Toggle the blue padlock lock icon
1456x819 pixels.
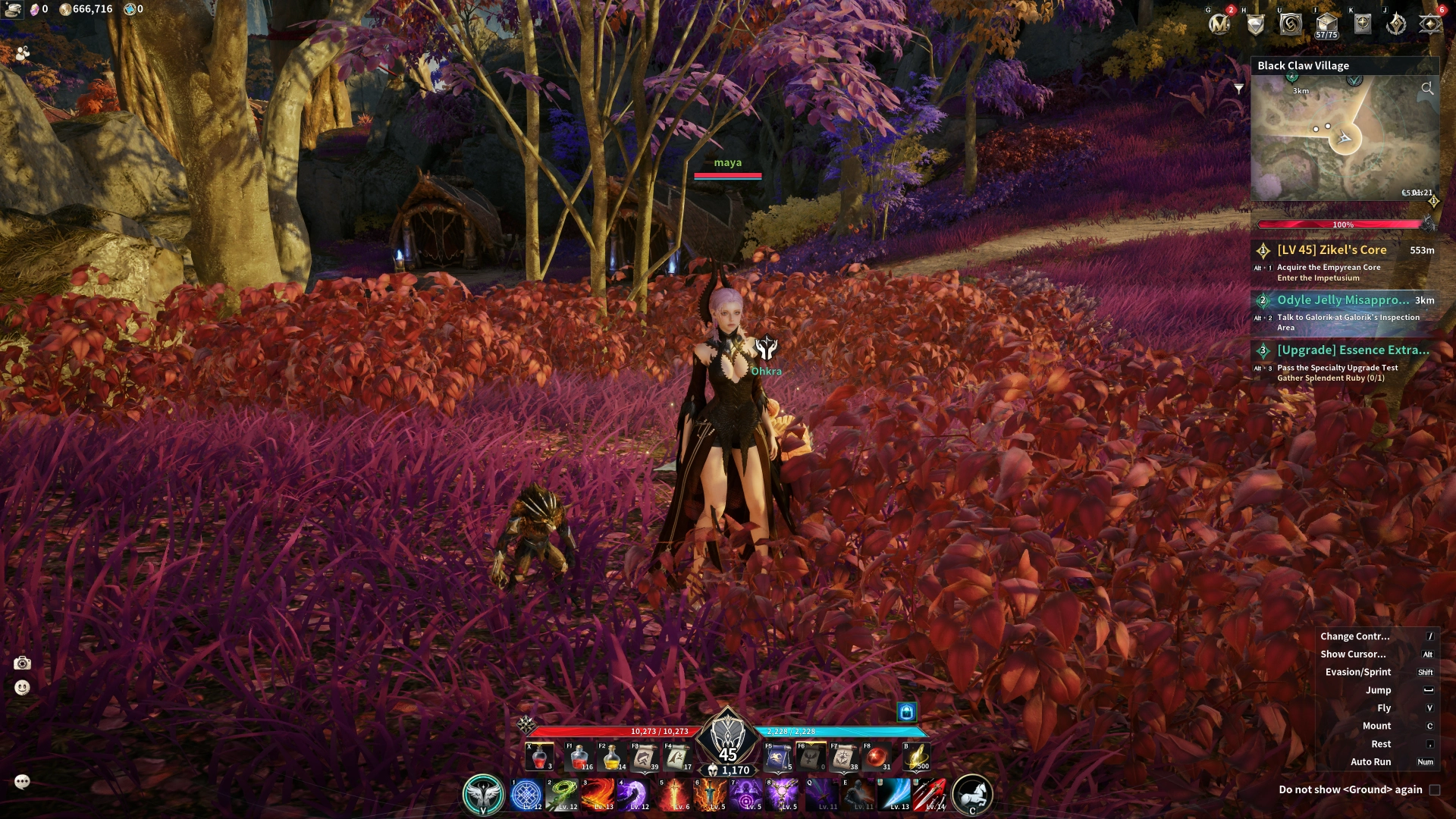click(907, 711)
